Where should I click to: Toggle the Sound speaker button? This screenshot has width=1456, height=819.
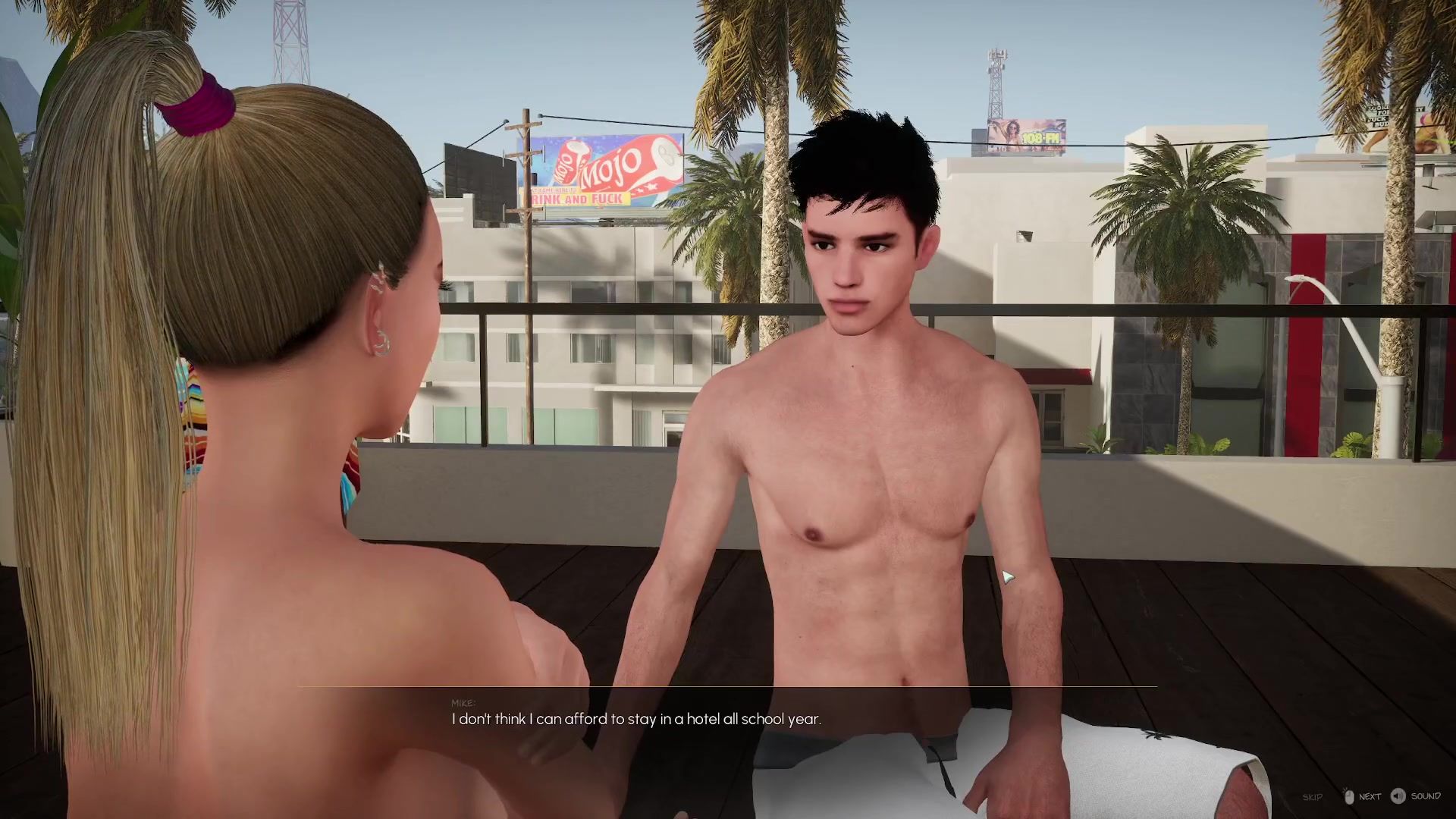pos(1398,796)
